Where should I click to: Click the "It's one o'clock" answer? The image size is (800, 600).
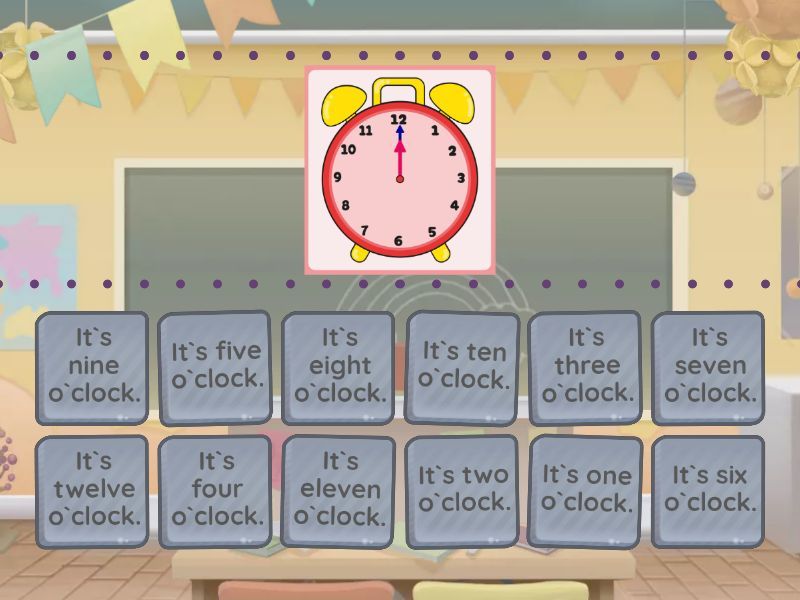pos(586,491)
